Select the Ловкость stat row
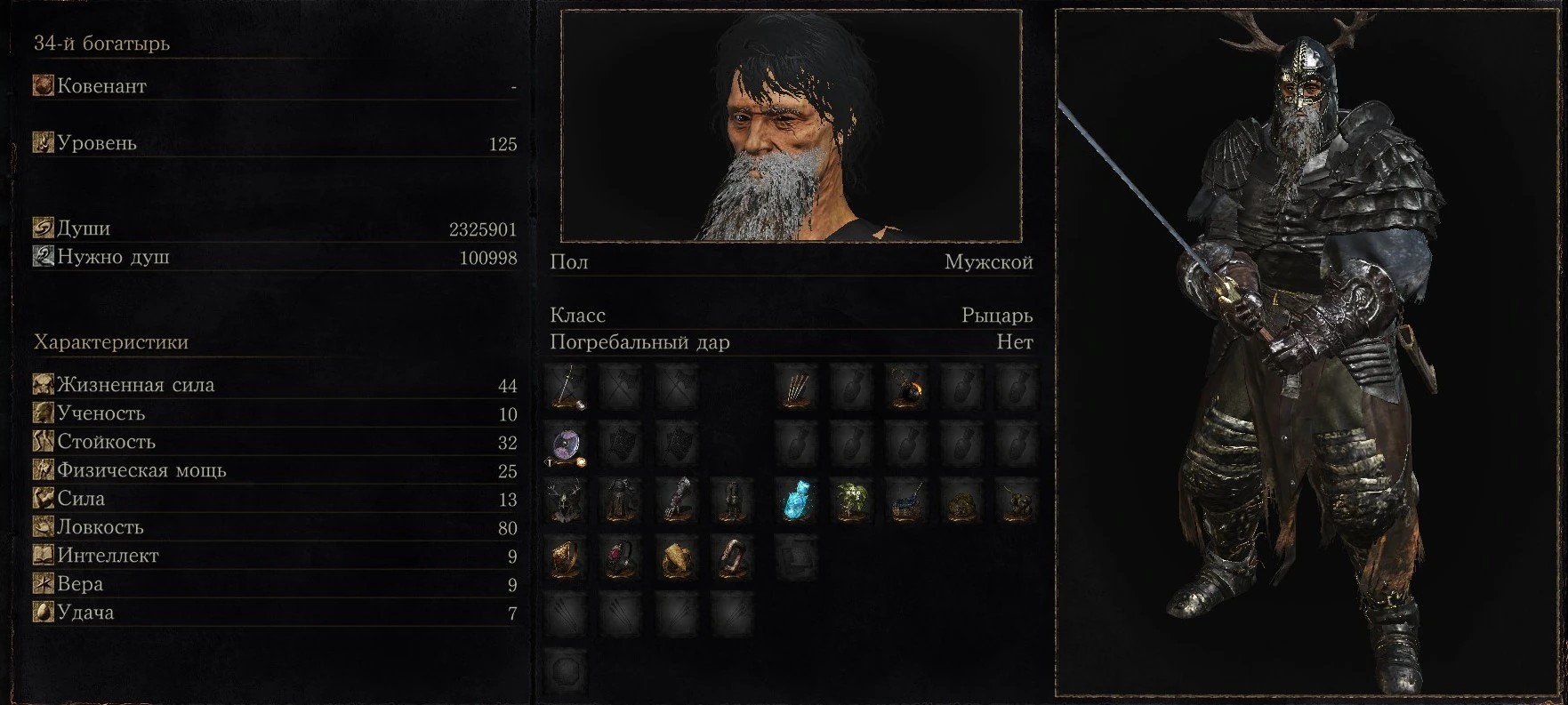This screenshot has width=1568, height=705. click(274, 527)
